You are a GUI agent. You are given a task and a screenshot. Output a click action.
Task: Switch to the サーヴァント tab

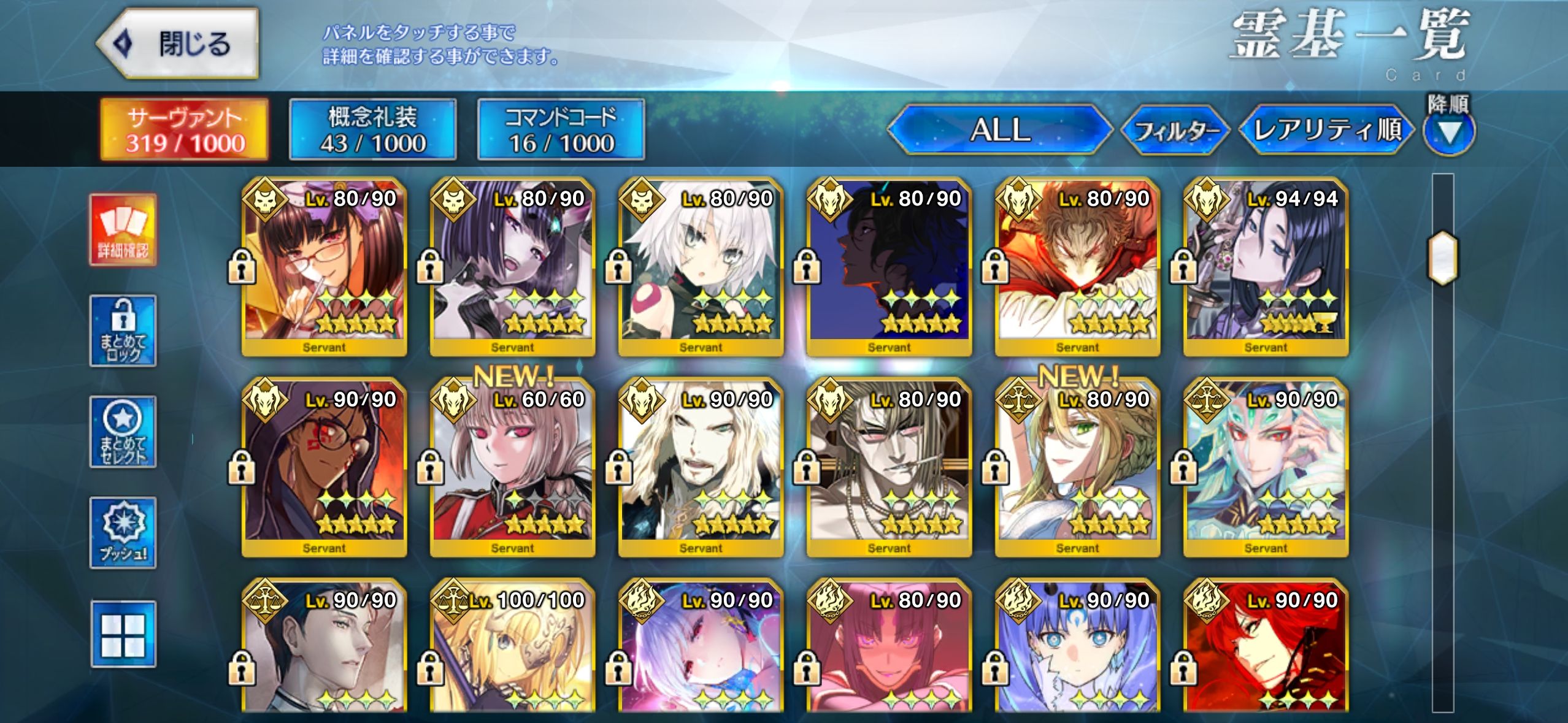click(185, 129)
